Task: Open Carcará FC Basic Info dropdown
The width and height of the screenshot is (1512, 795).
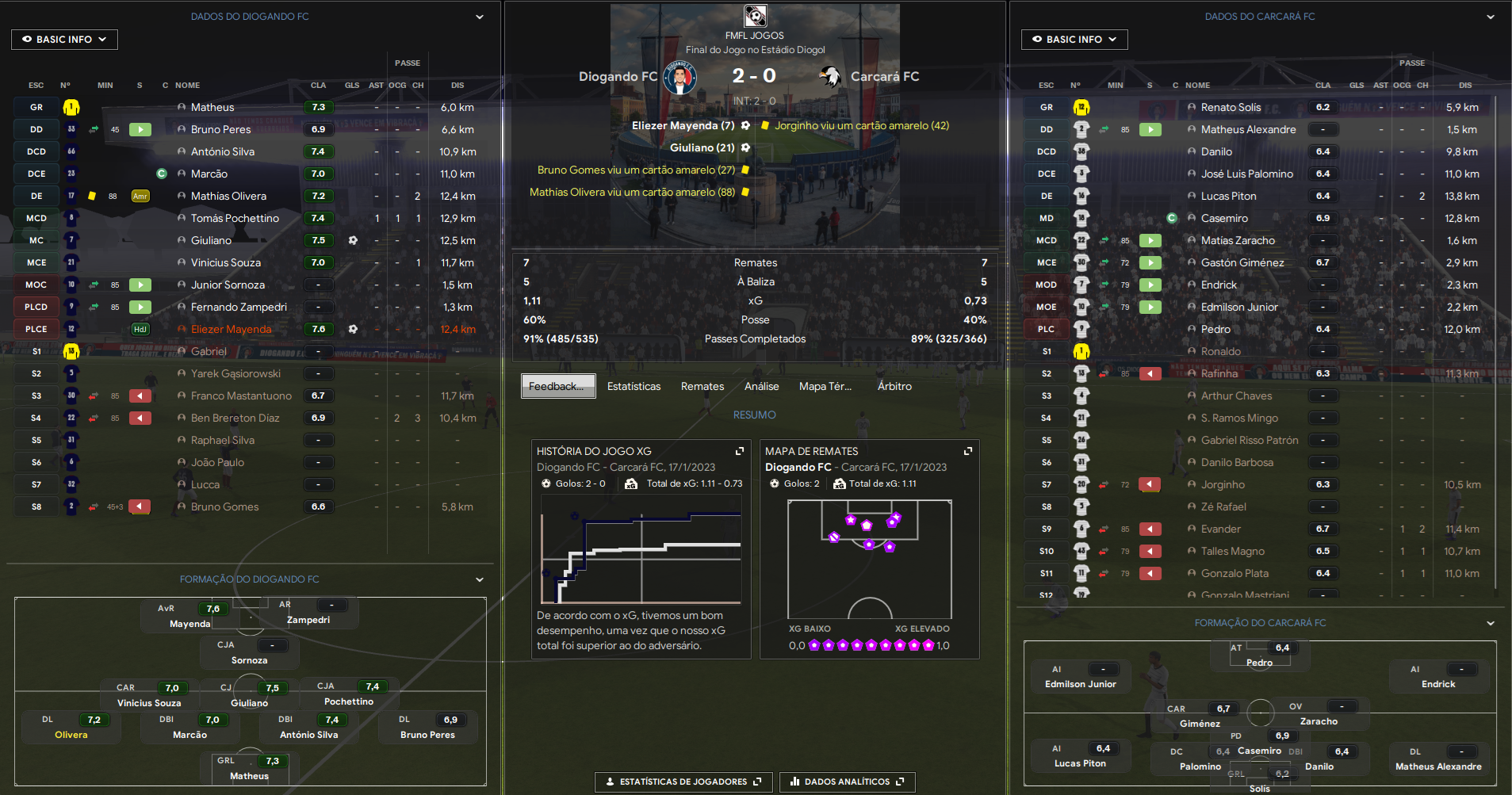Action: coord(1074,39)
